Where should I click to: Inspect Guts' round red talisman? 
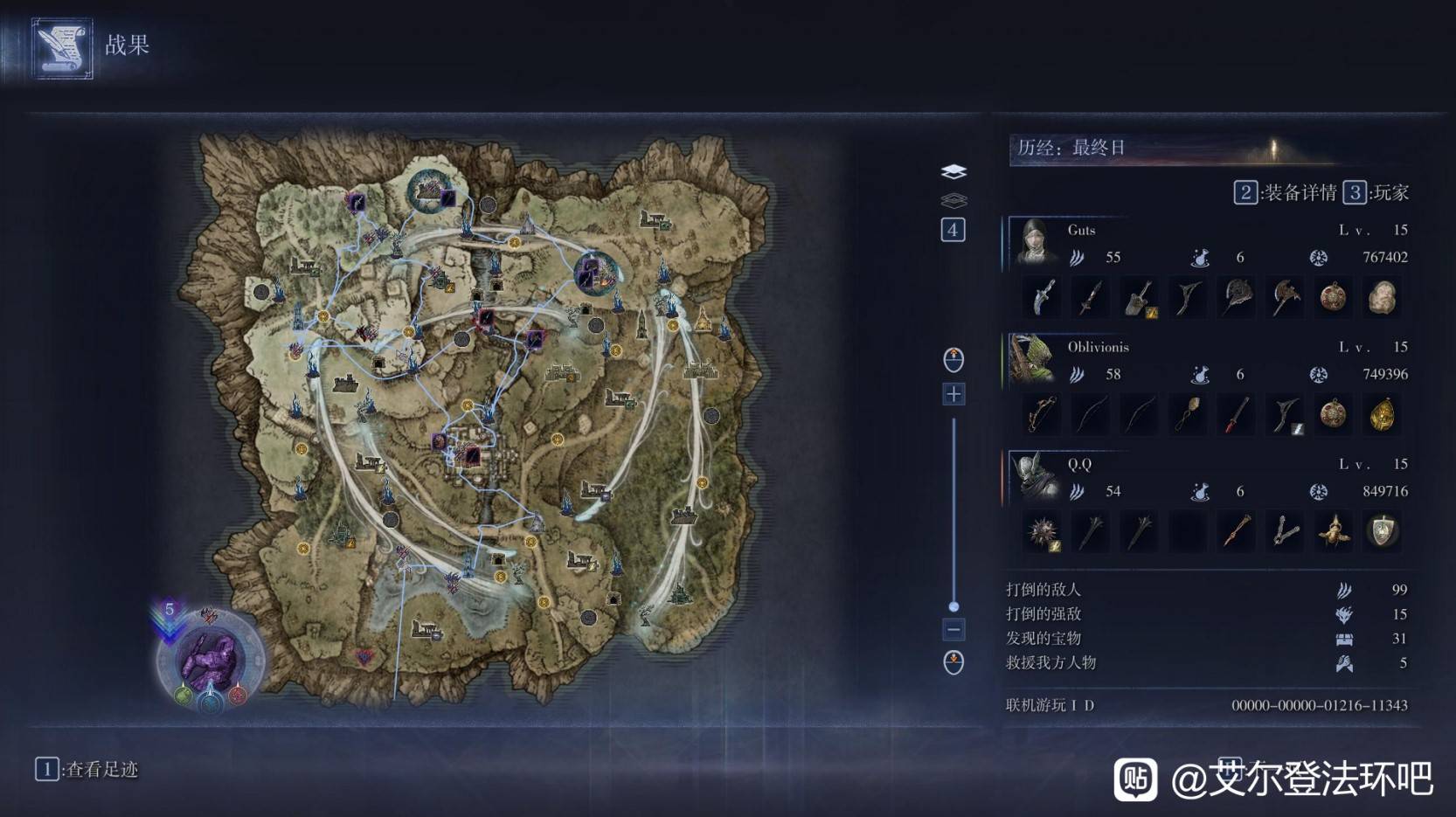coord(1333,298)
